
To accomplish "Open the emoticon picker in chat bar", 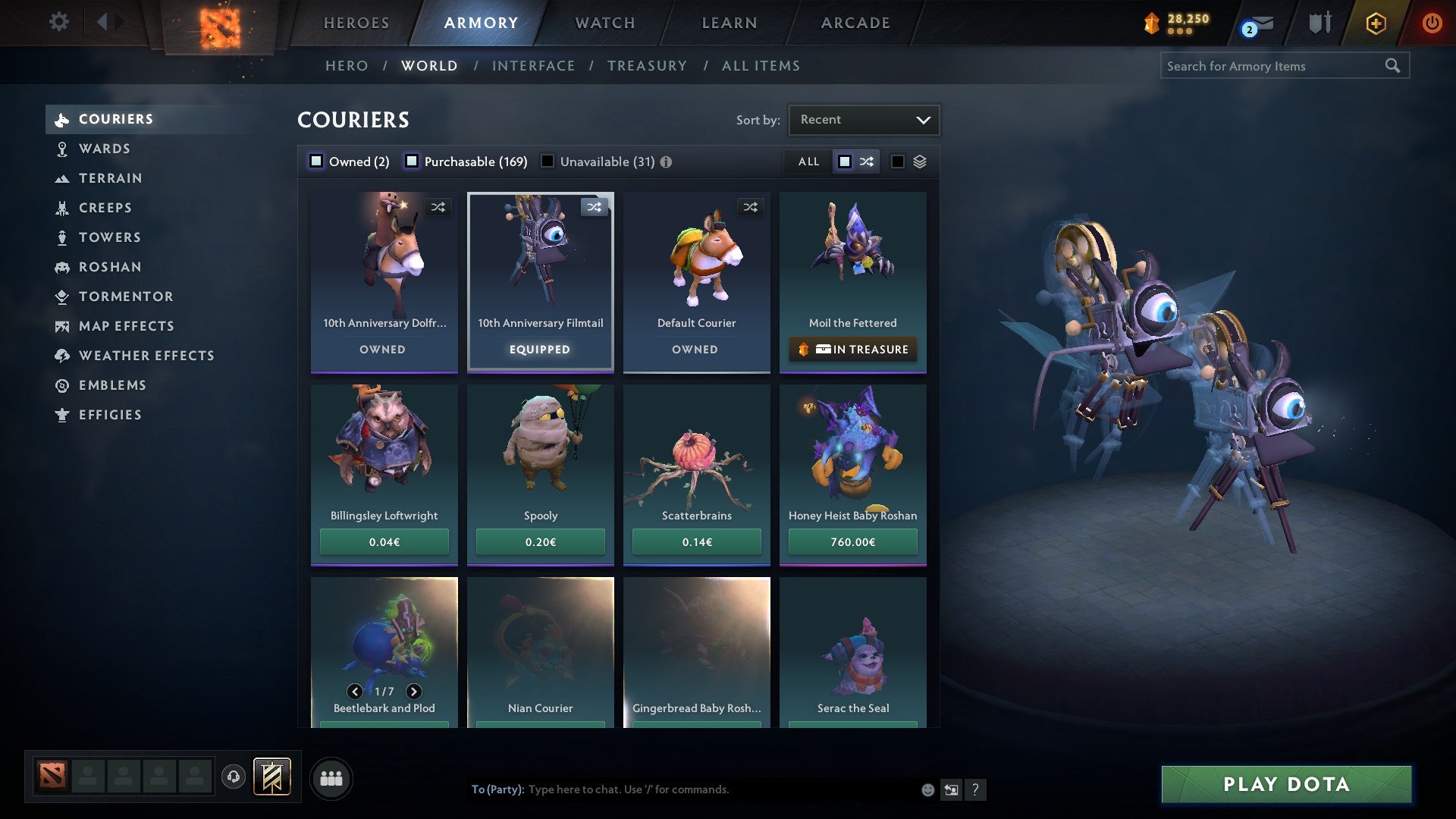I will point(927,789).
